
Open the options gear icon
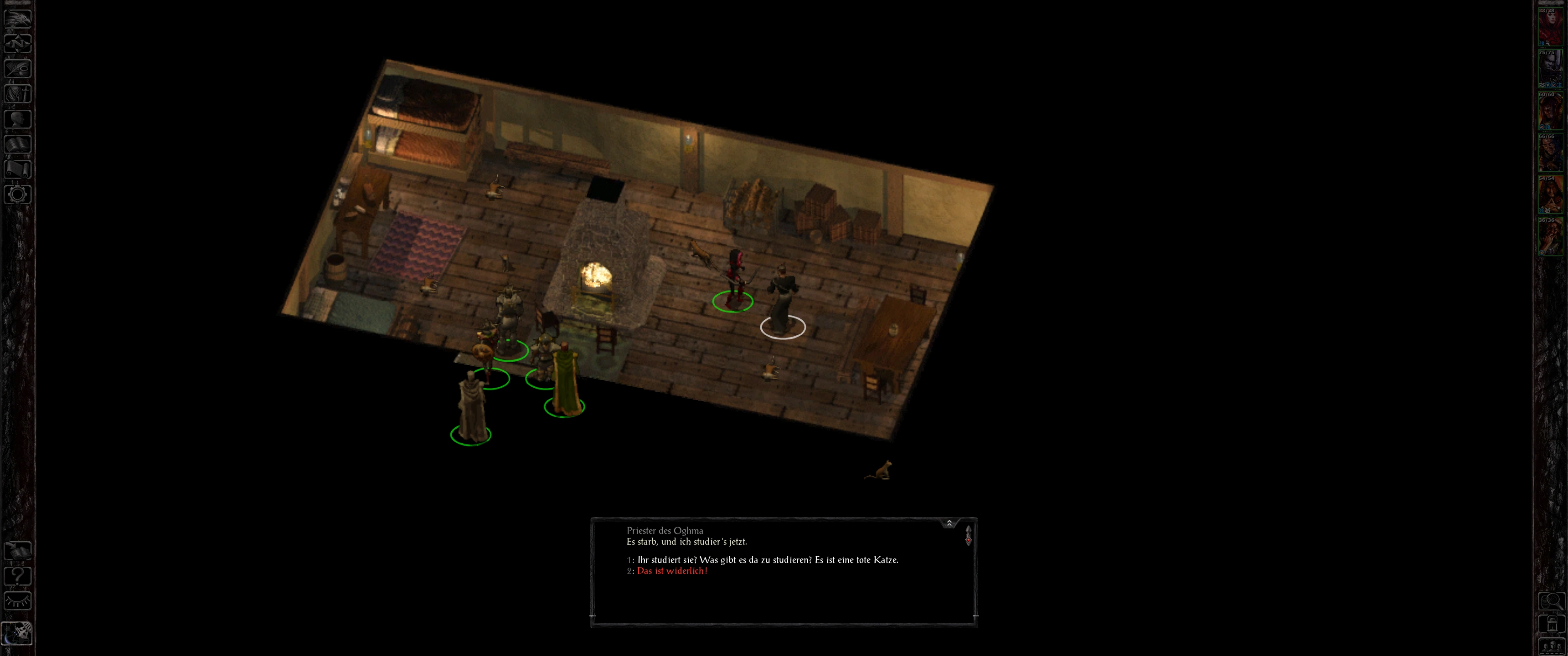pos(18,195)
